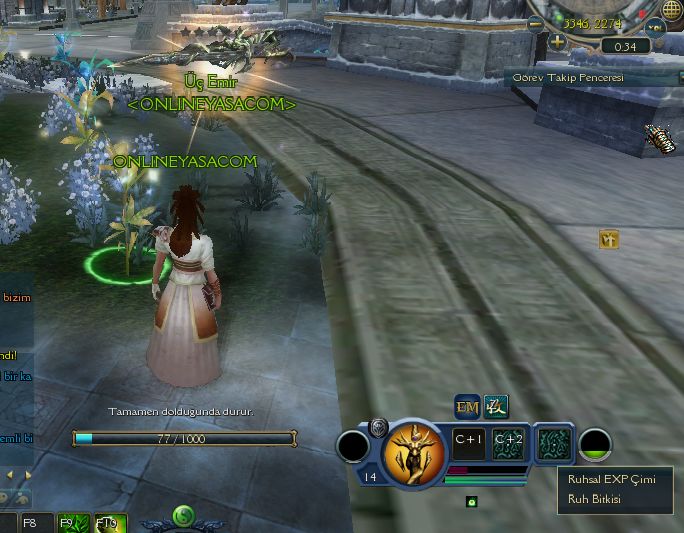Click the teal glyph button beside EM

click(496, 406)
